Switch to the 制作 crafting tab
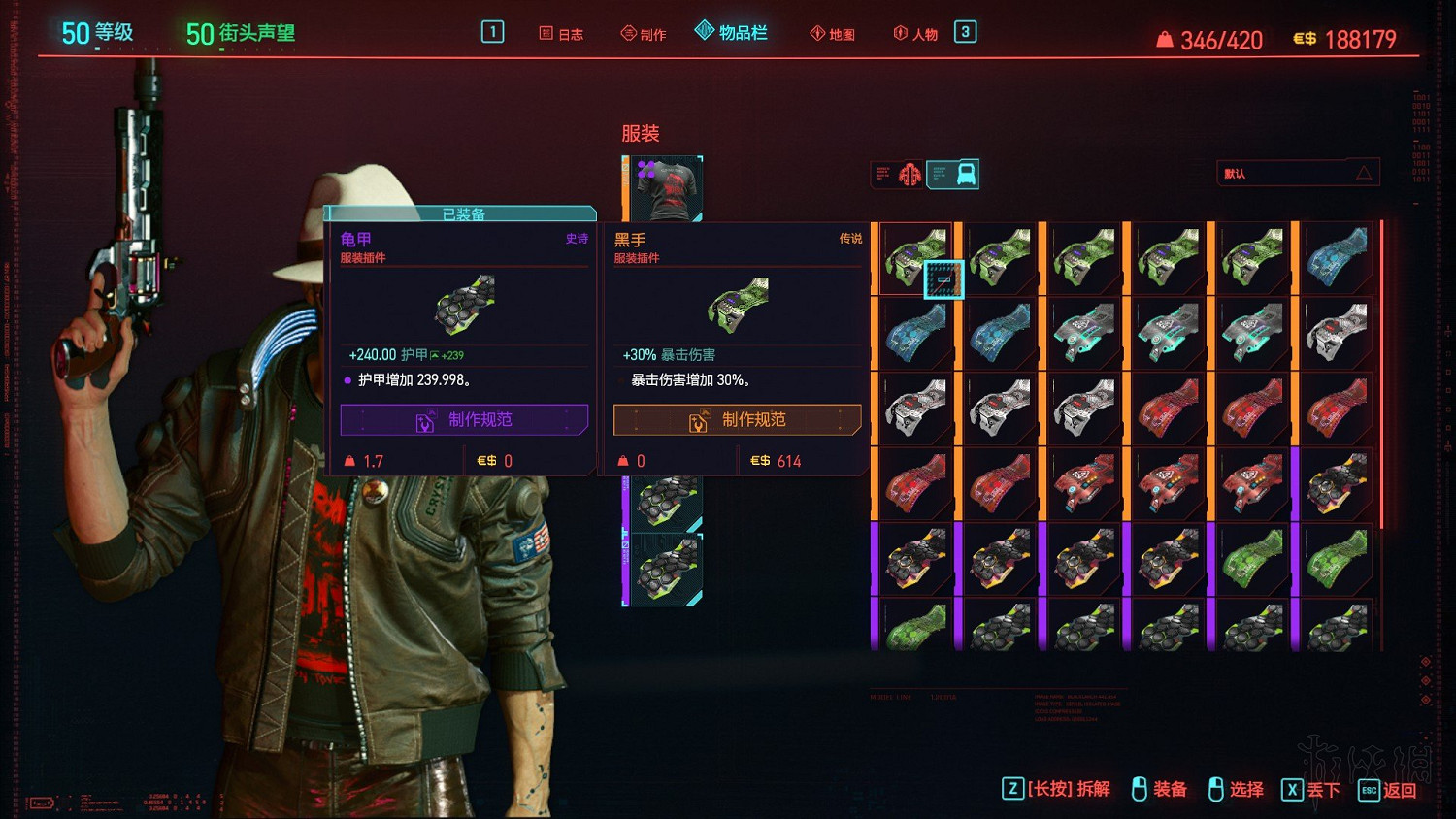This screenshot has width=1456, height=819. 644,34
